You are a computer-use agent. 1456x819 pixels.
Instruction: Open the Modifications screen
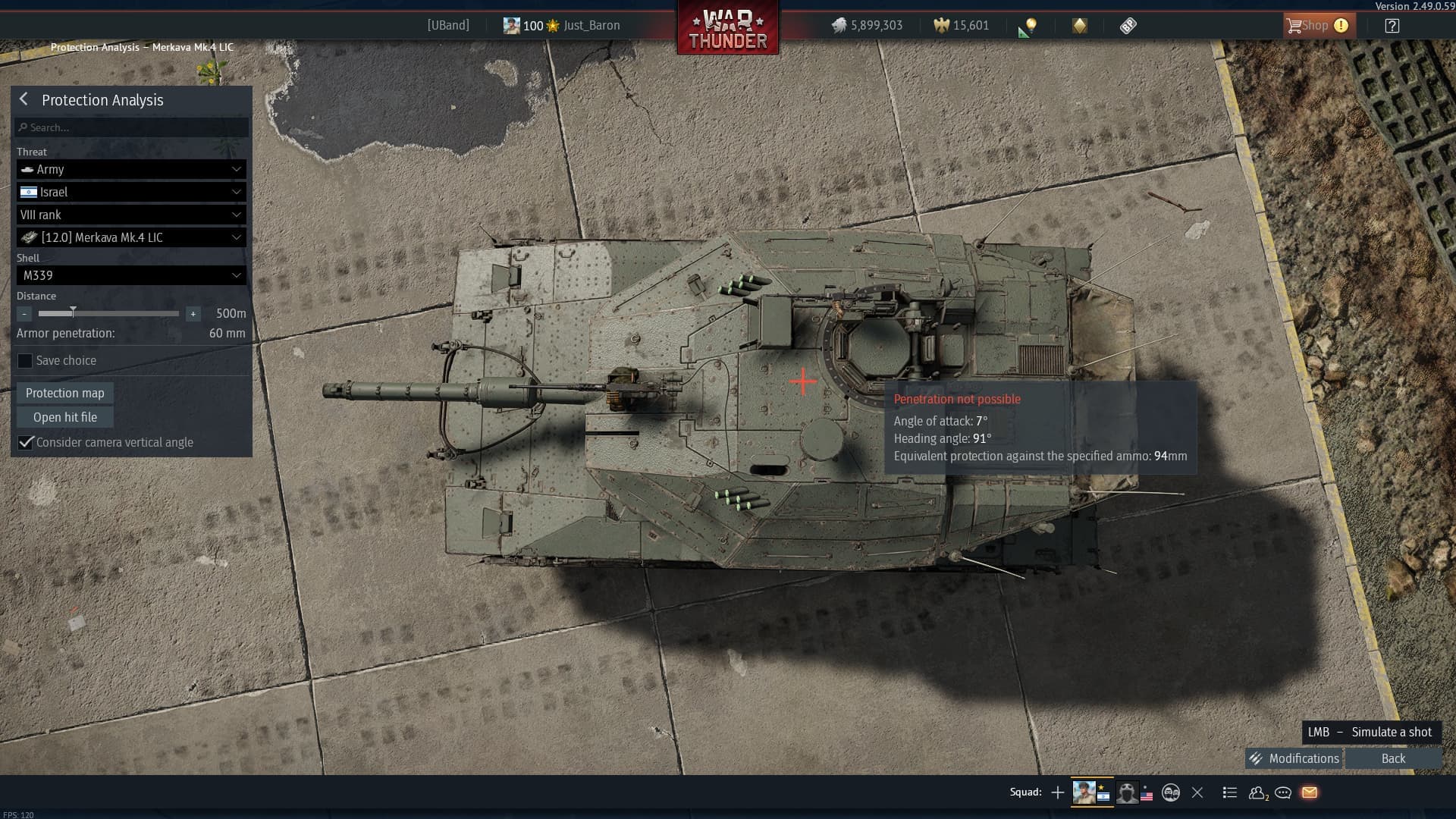1294,758
